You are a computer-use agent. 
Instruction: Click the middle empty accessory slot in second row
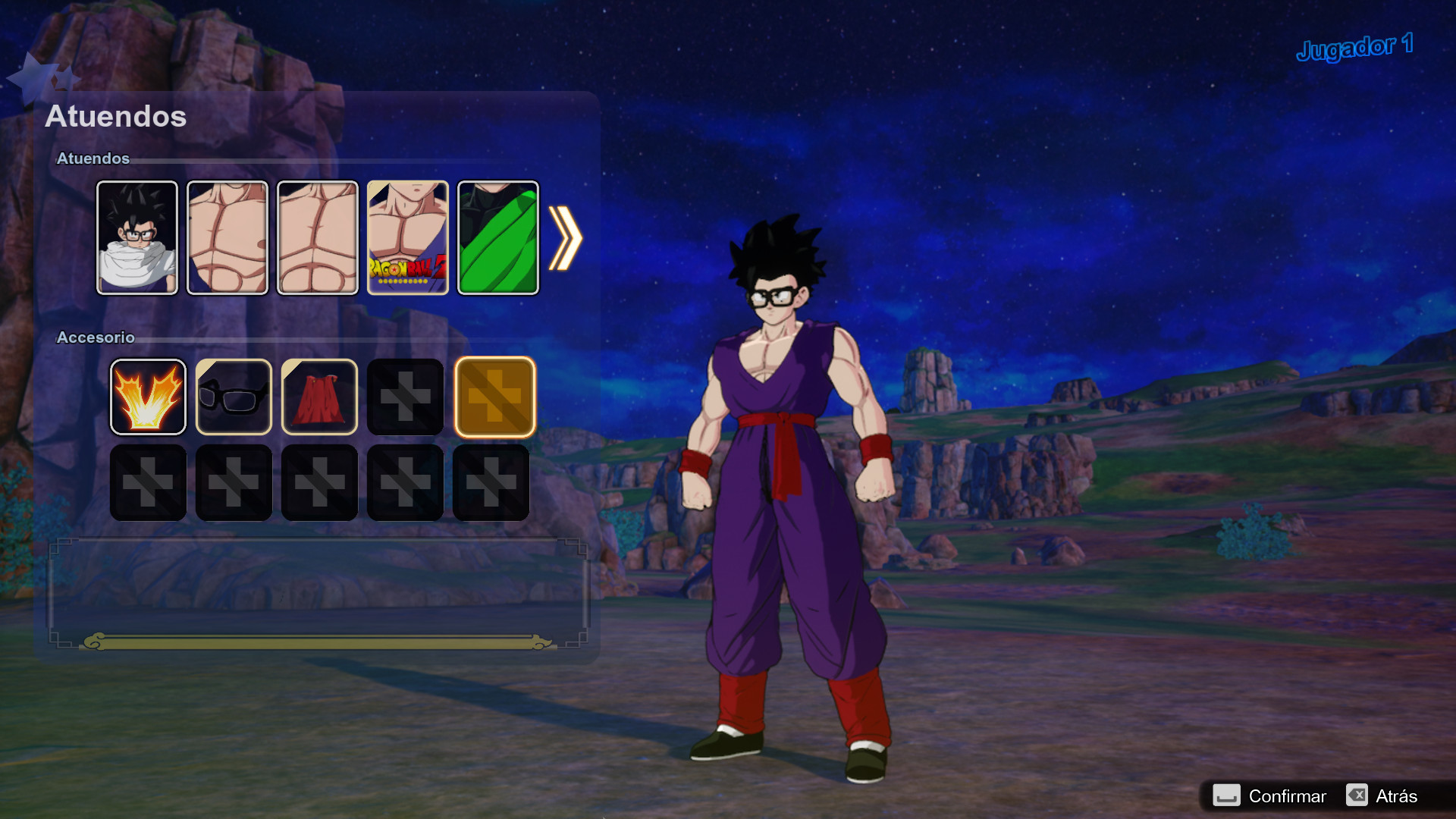[319, 482]
